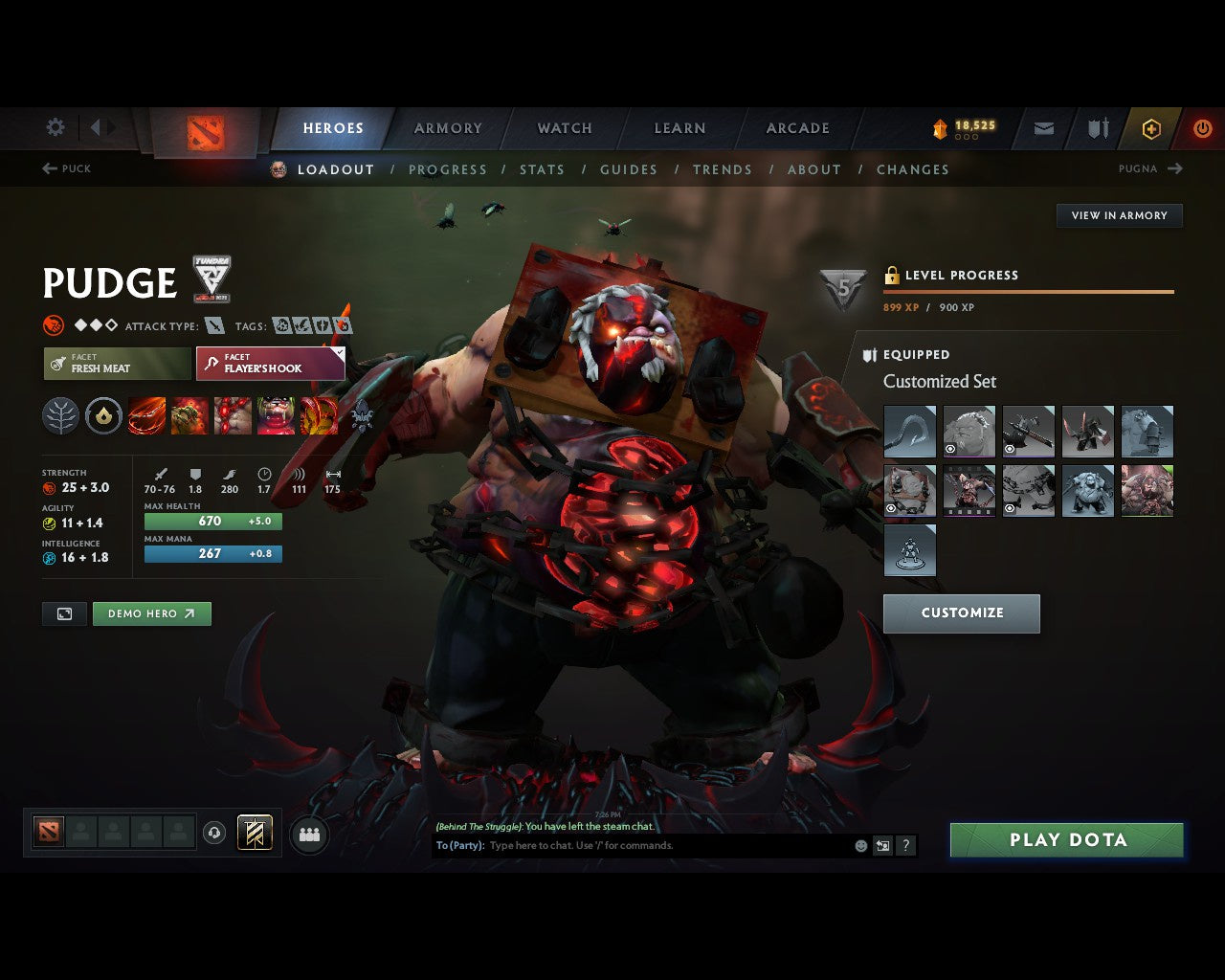The width and height of the screenshot is (1225, 980).
Task: Select the Flayer's Hook facet
Action: coord(270,364)
